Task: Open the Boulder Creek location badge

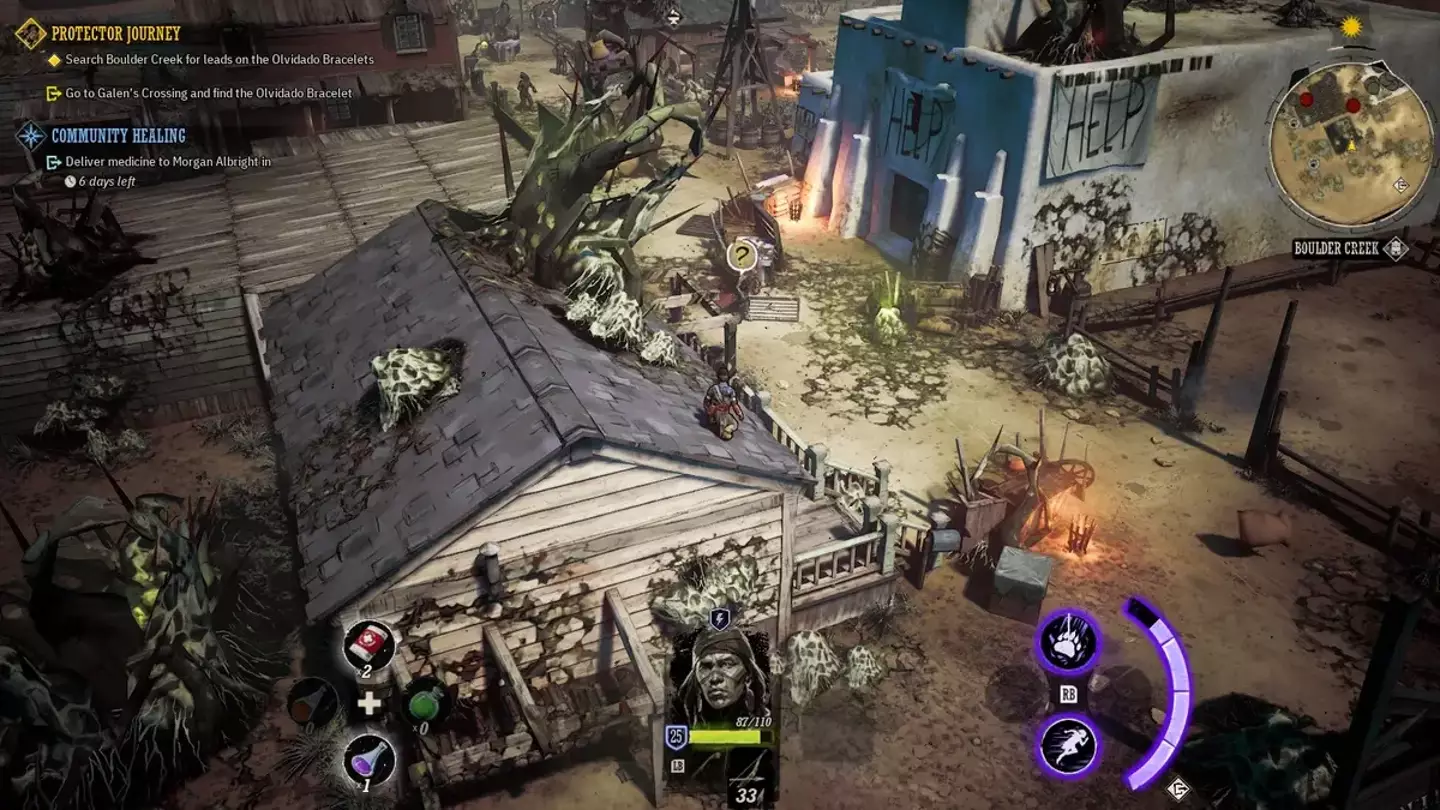Action: pyautogui.click(x=1337, y=248)
